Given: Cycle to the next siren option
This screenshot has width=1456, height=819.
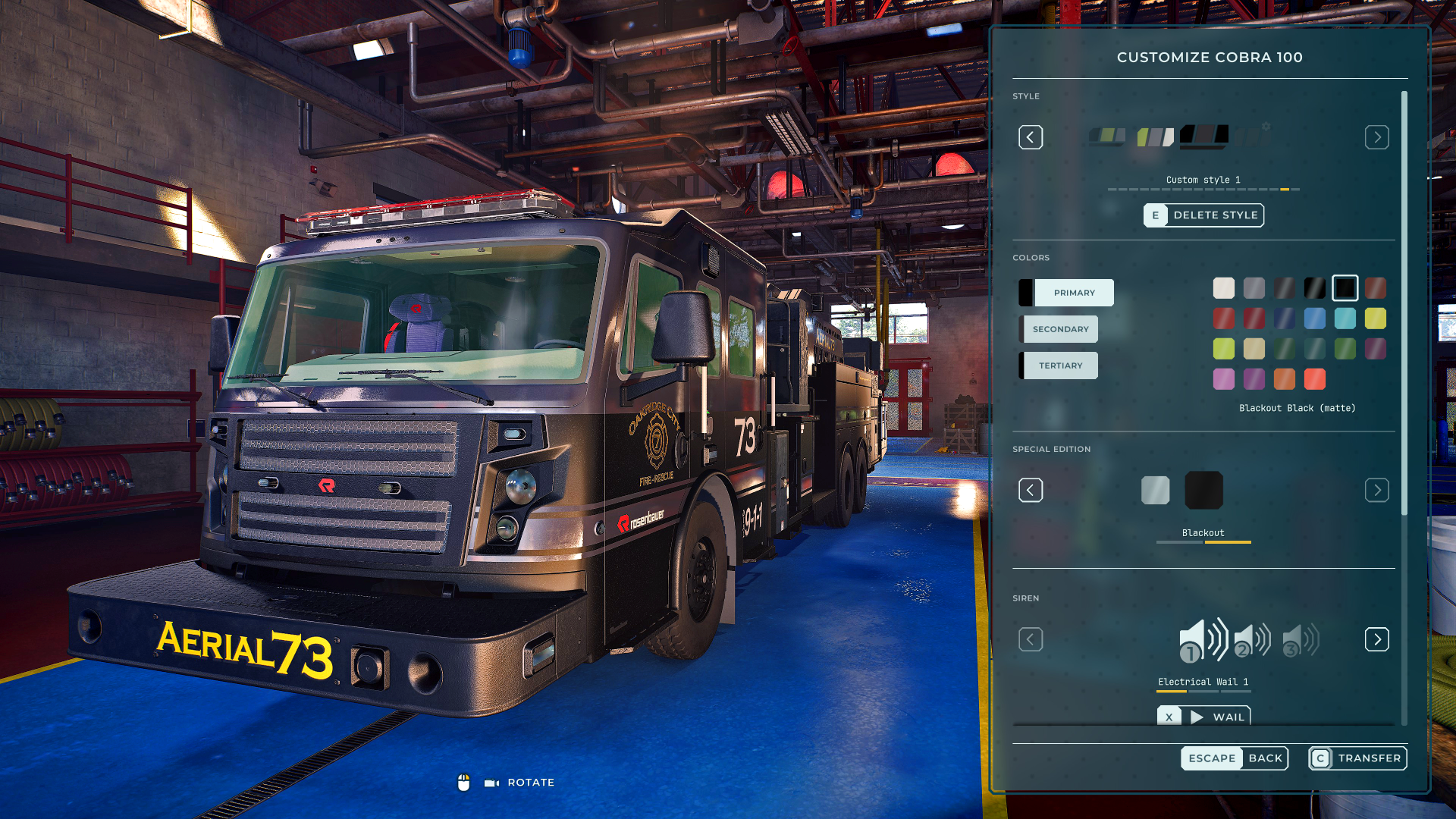Looking at the screenshot, I should pos(1376,639).
